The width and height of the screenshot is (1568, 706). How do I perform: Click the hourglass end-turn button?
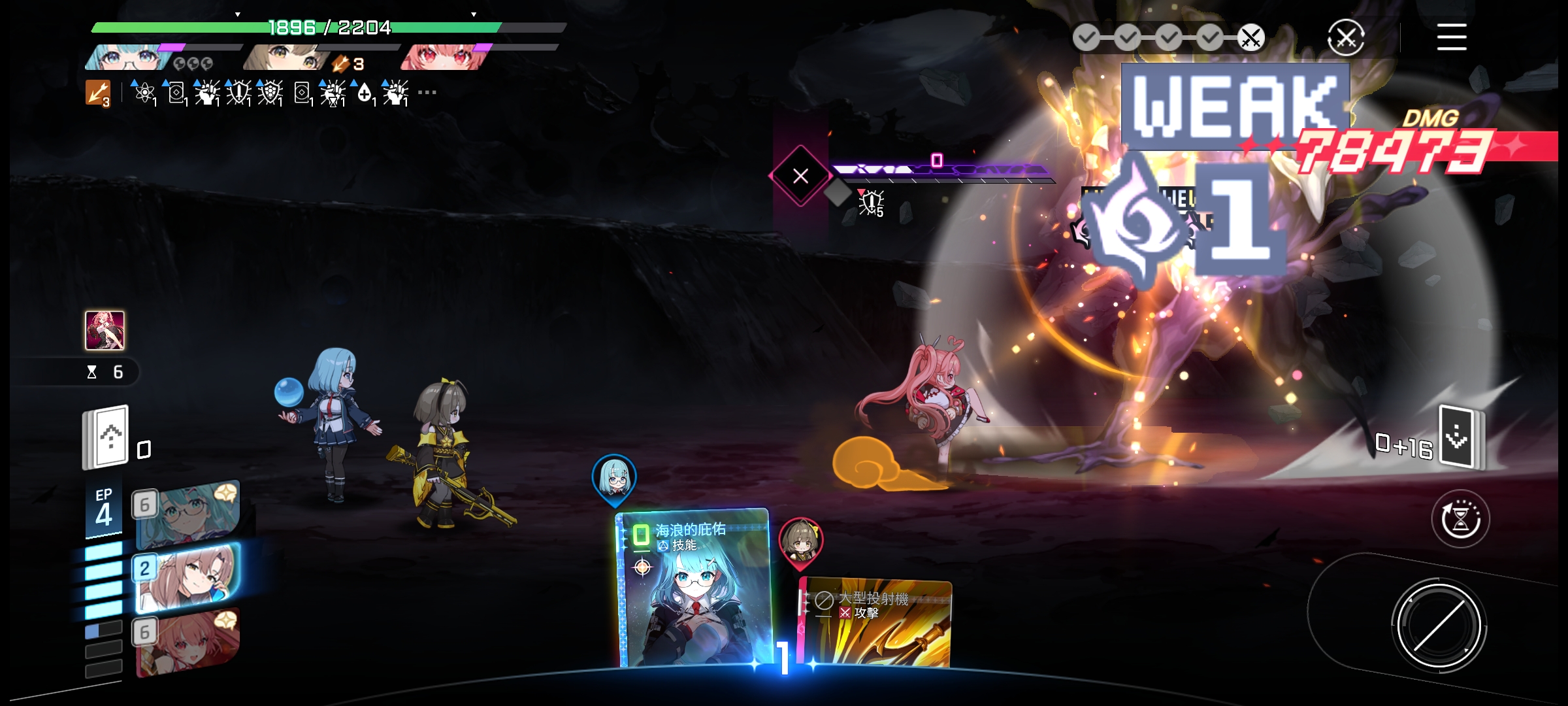point(1460,519)
